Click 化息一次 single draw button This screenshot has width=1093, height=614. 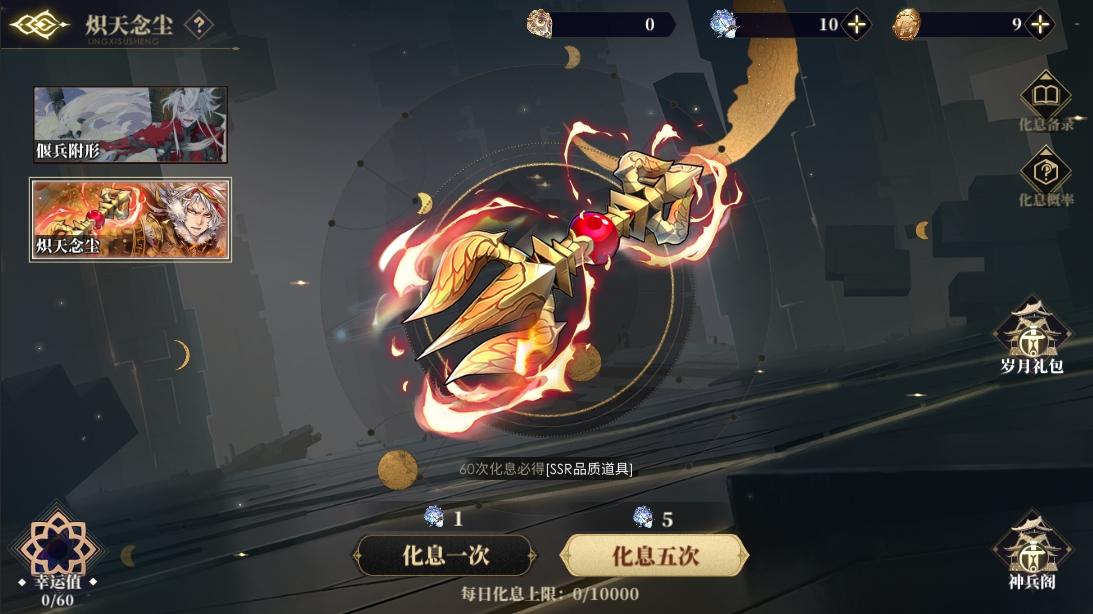coord(445,556)
